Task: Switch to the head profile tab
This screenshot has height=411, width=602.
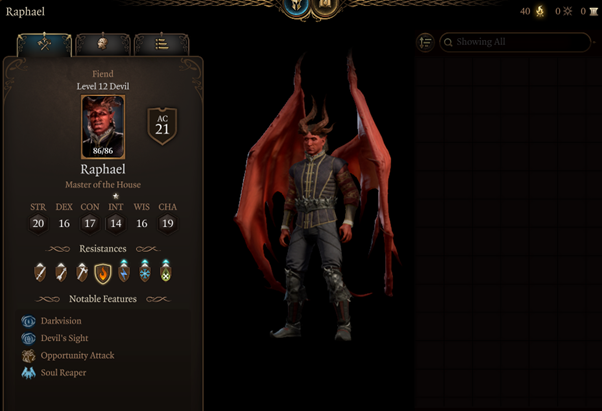Action: [103, 45]
